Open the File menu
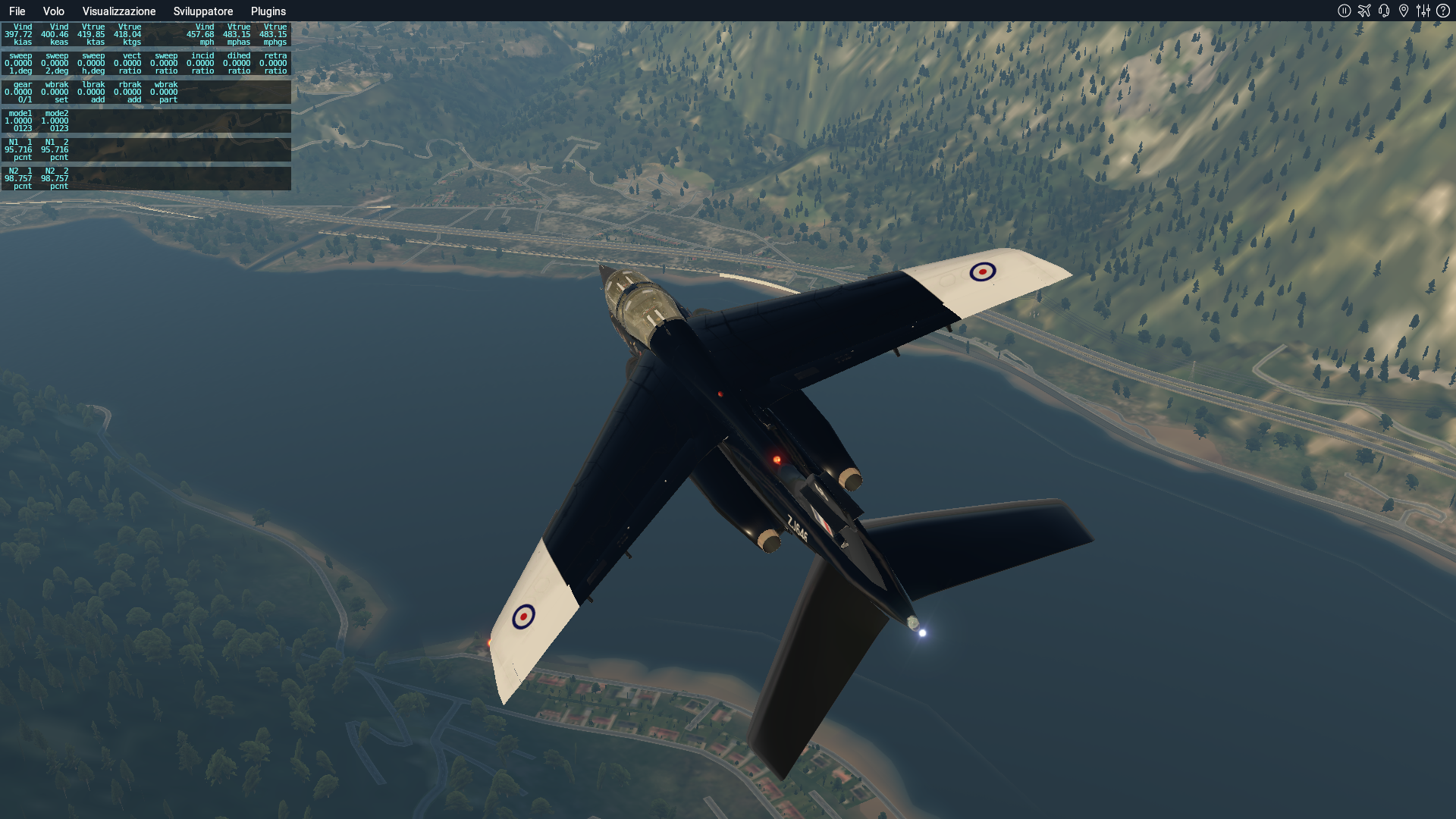Viewport: 1456px width, 819px height. 17,11
